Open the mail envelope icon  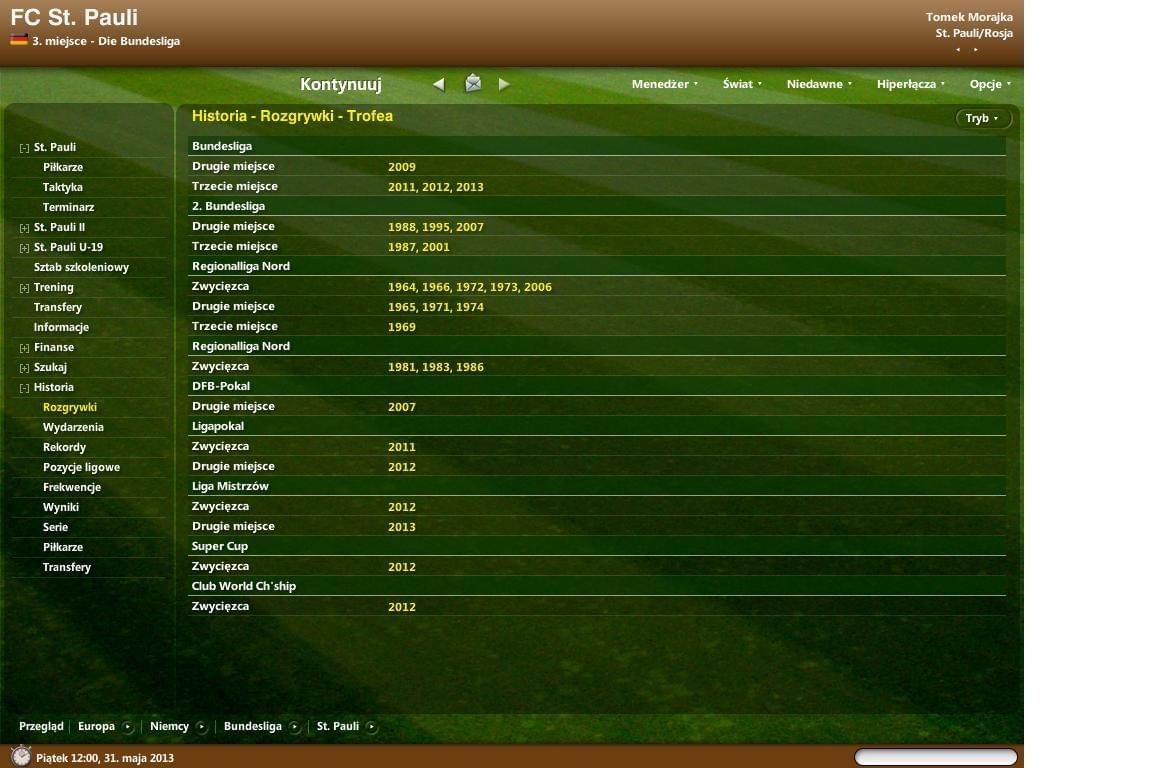click(x=473, y=84)
